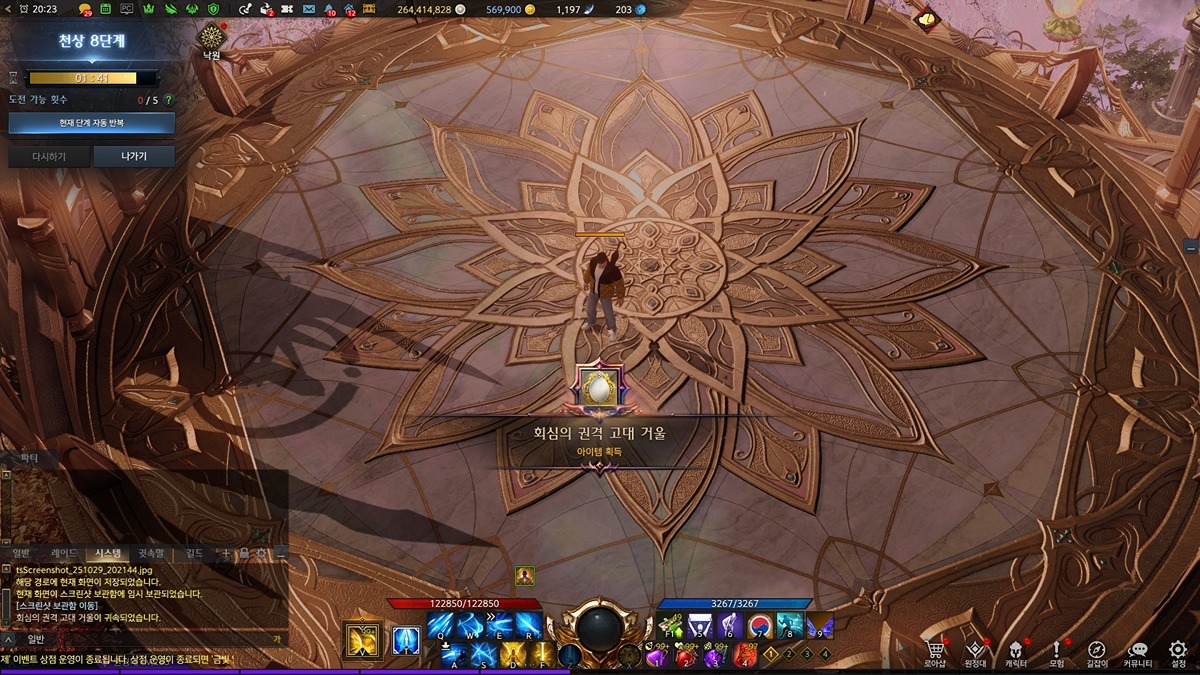Open the 설정 settings gear menu
This screenshot has width=1200, height=675.
click(x=1177, y=653)
